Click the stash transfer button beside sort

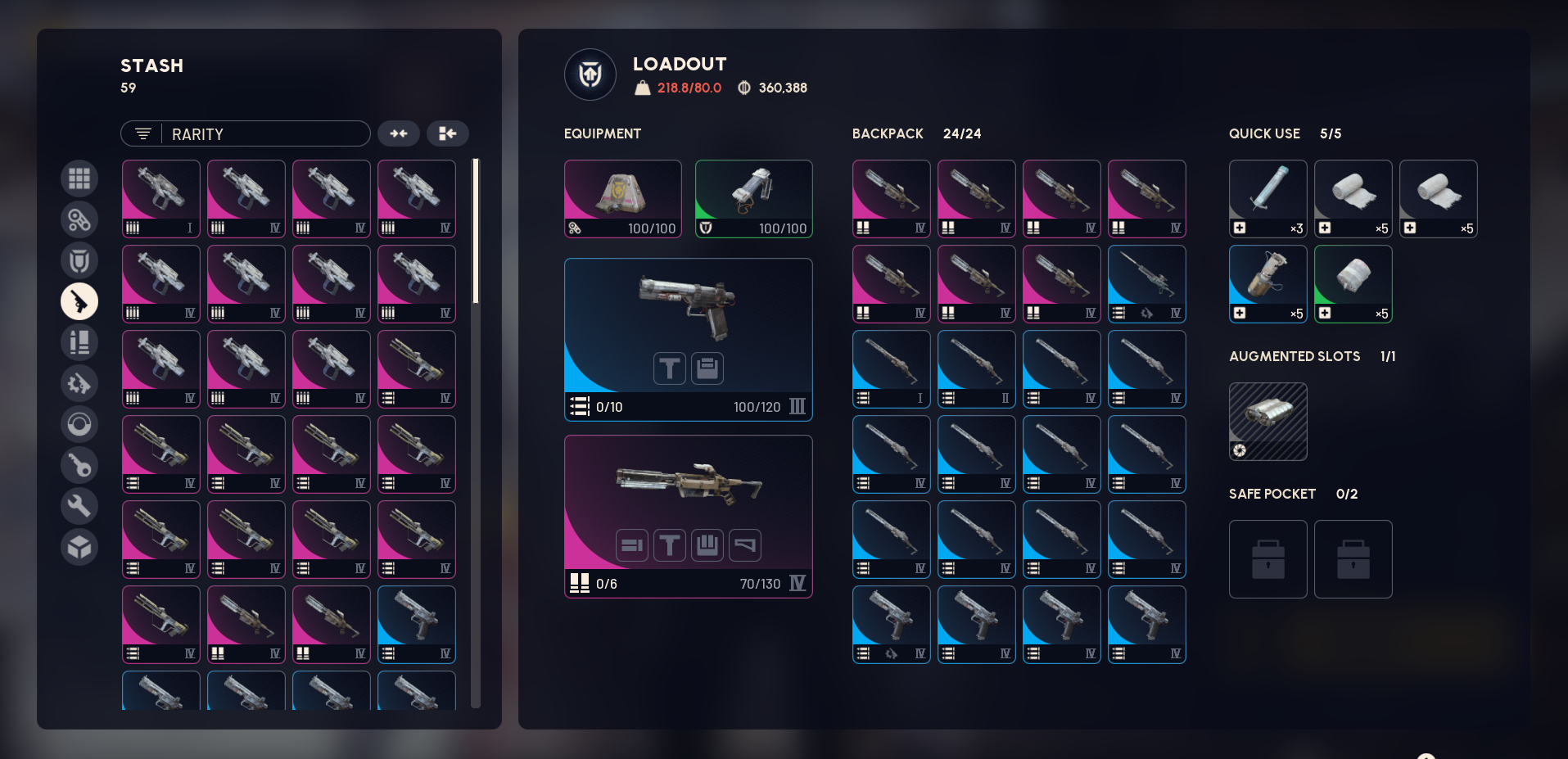(447, 133)
